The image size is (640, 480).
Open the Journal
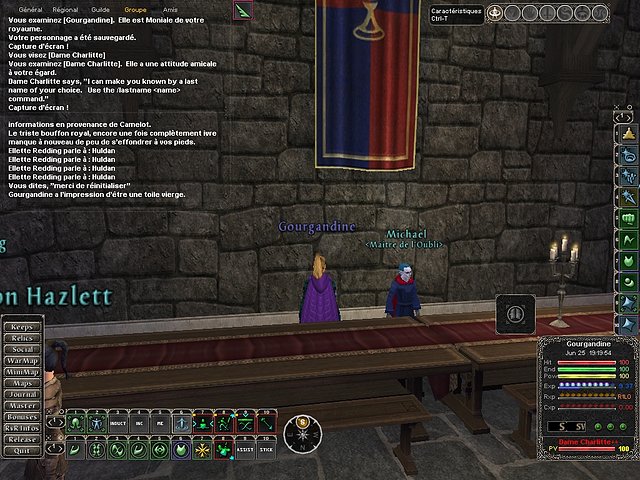point(22,394)
